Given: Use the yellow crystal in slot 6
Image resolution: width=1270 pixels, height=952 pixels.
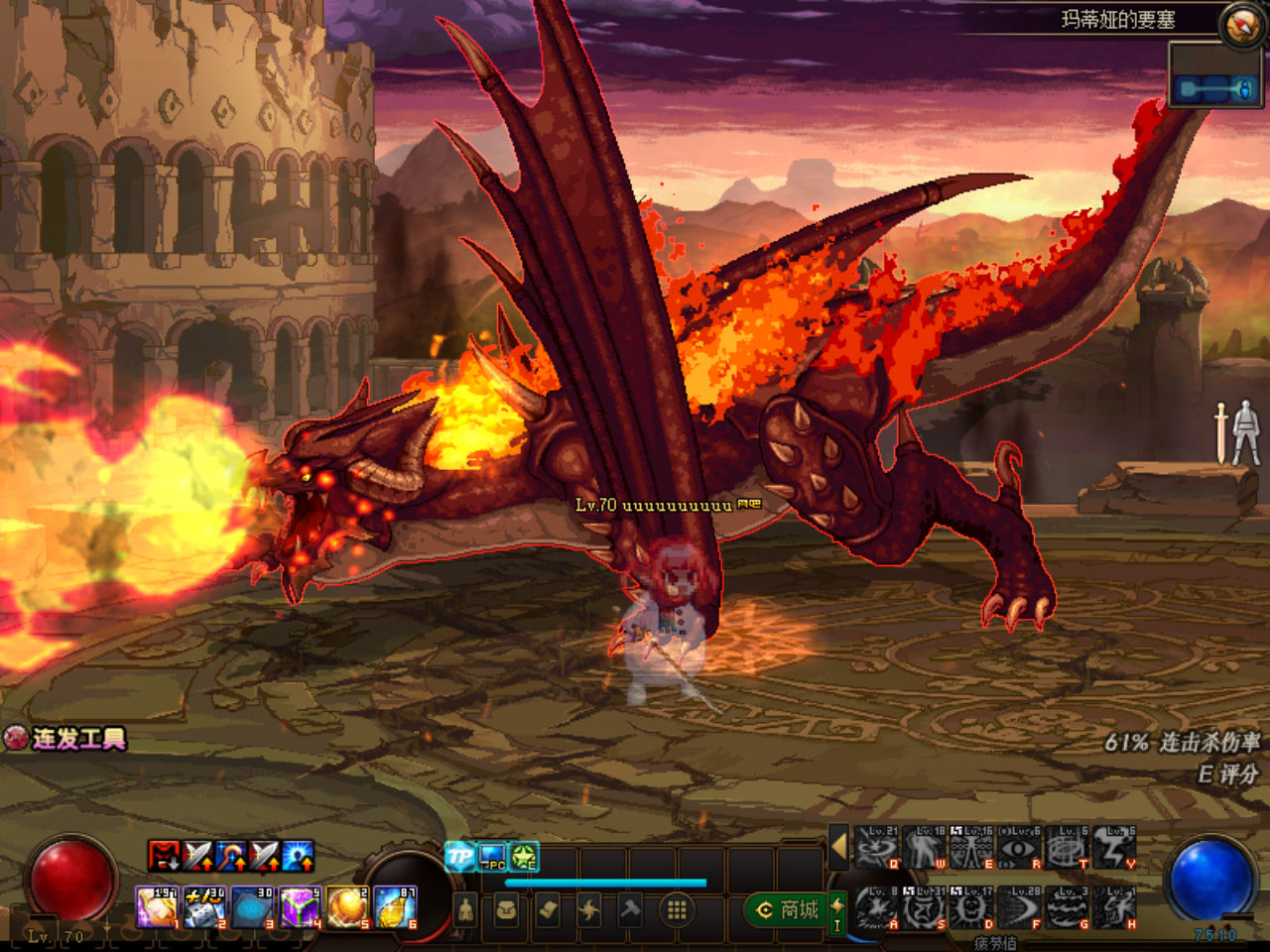Looking at the screenshot, I should [395, 908].
